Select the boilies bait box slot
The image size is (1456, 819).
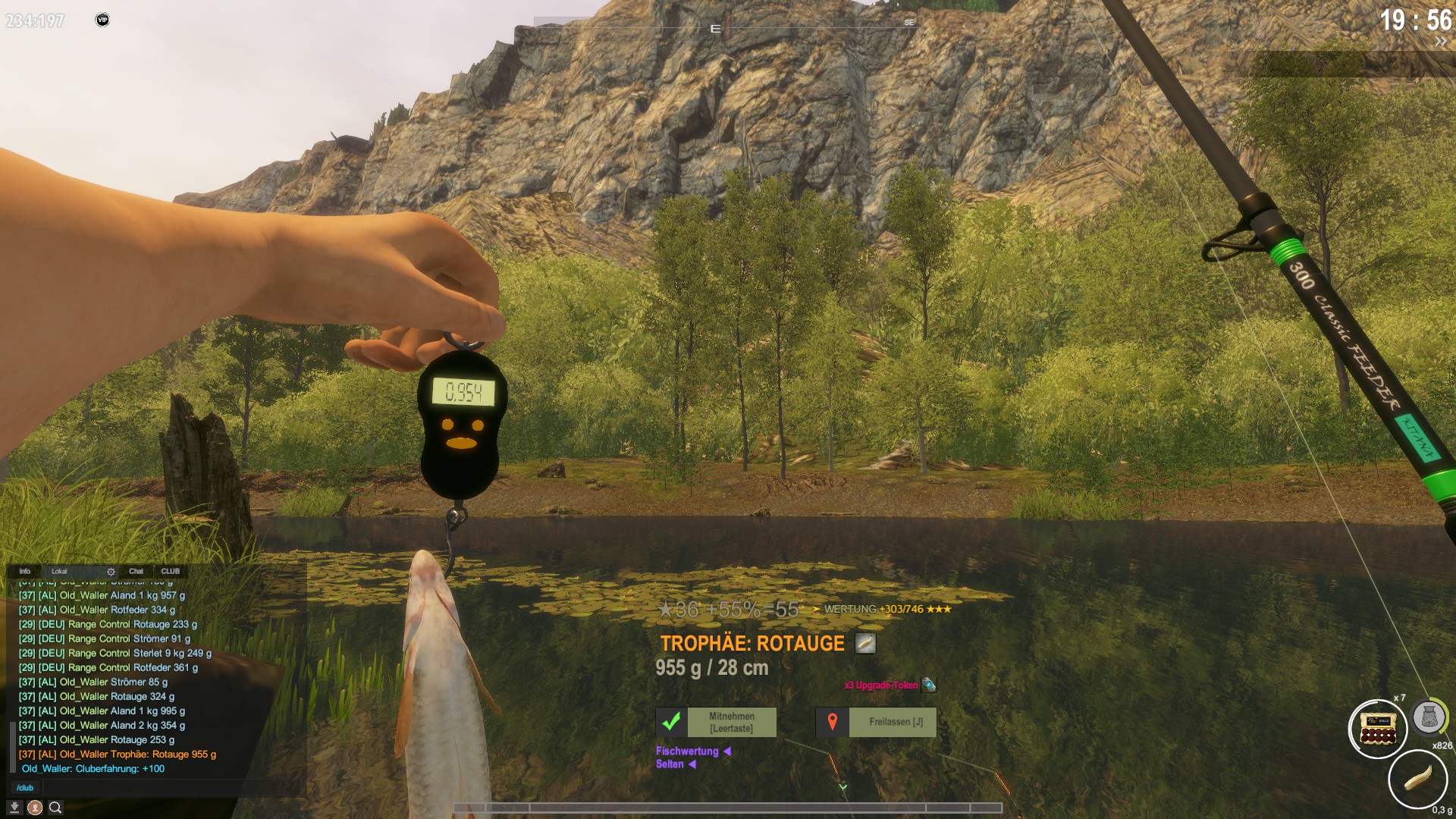(x=1378, y=729)
